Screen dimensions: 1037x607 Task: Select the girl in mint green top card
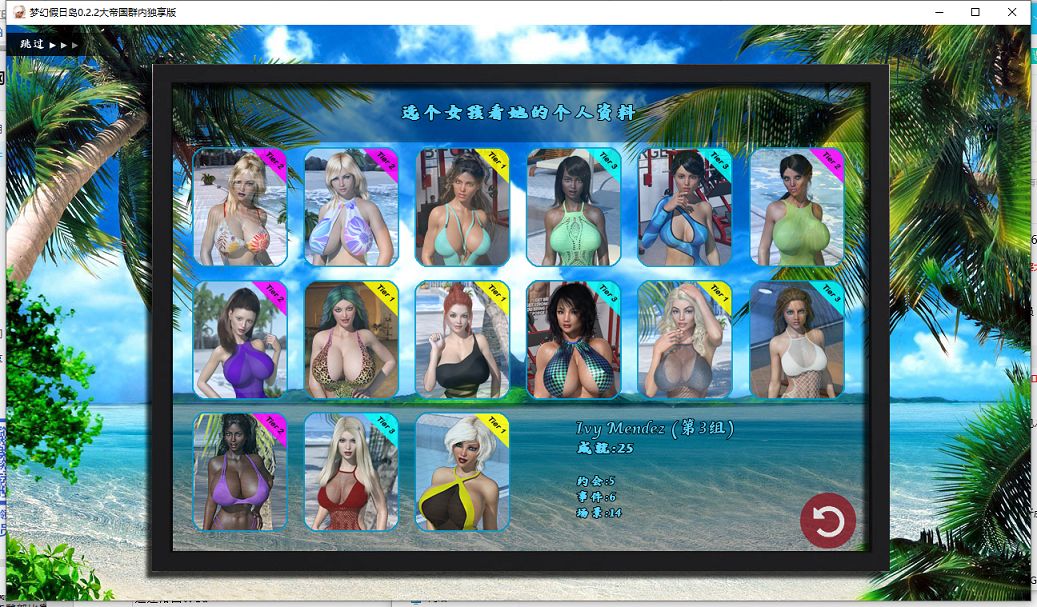pyautogui.click(x=573, y=207)
